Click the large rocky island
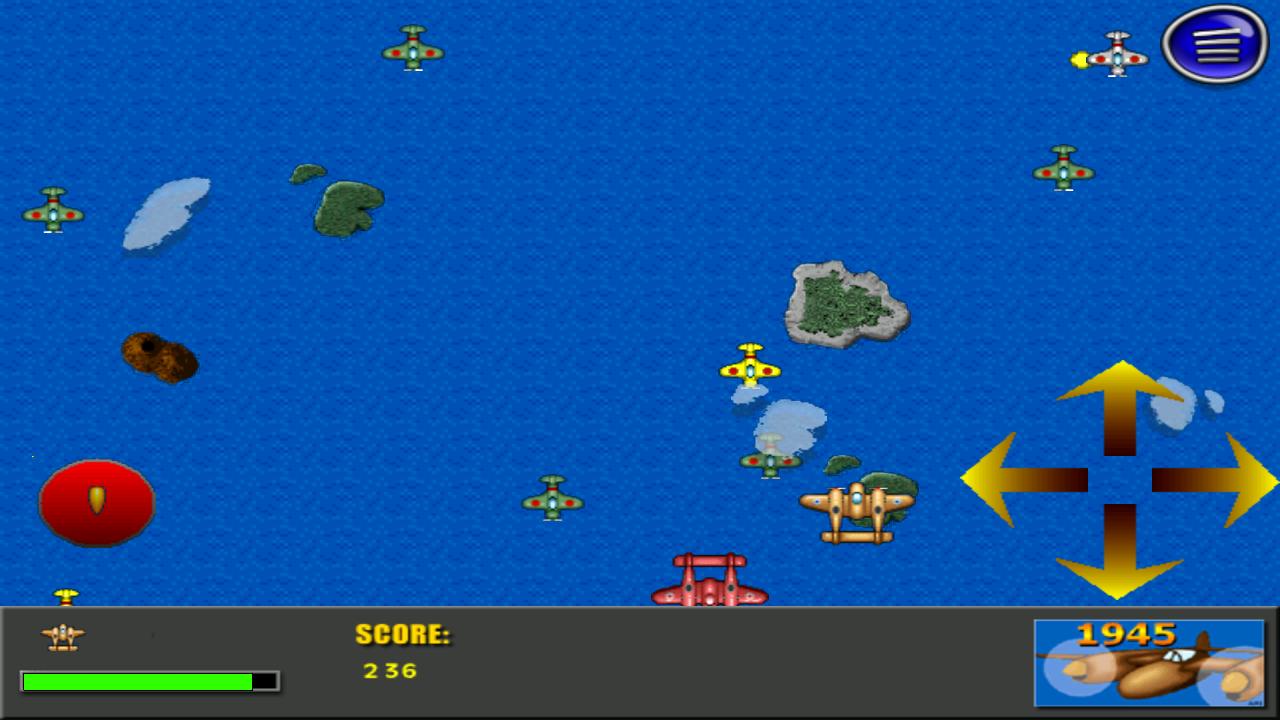The image size is (1280, 720). pos(845,303)
